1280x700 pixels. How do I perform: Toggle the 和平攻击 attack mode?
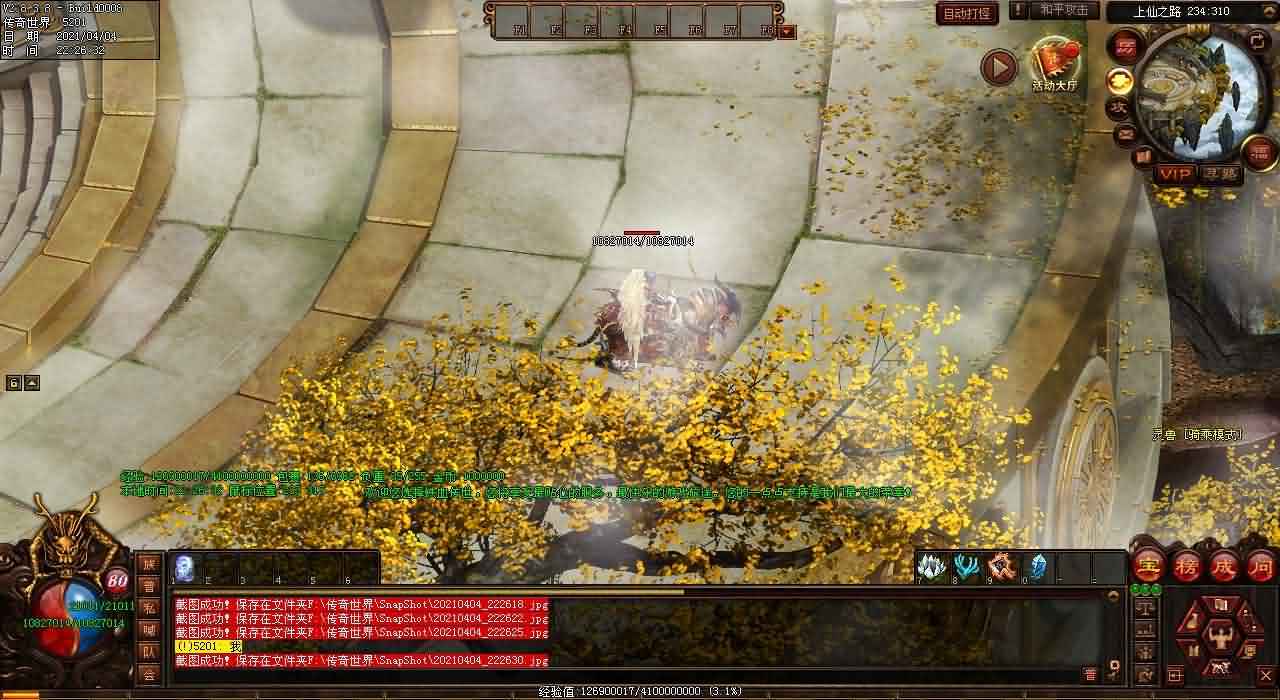[x=1064, y=10]
